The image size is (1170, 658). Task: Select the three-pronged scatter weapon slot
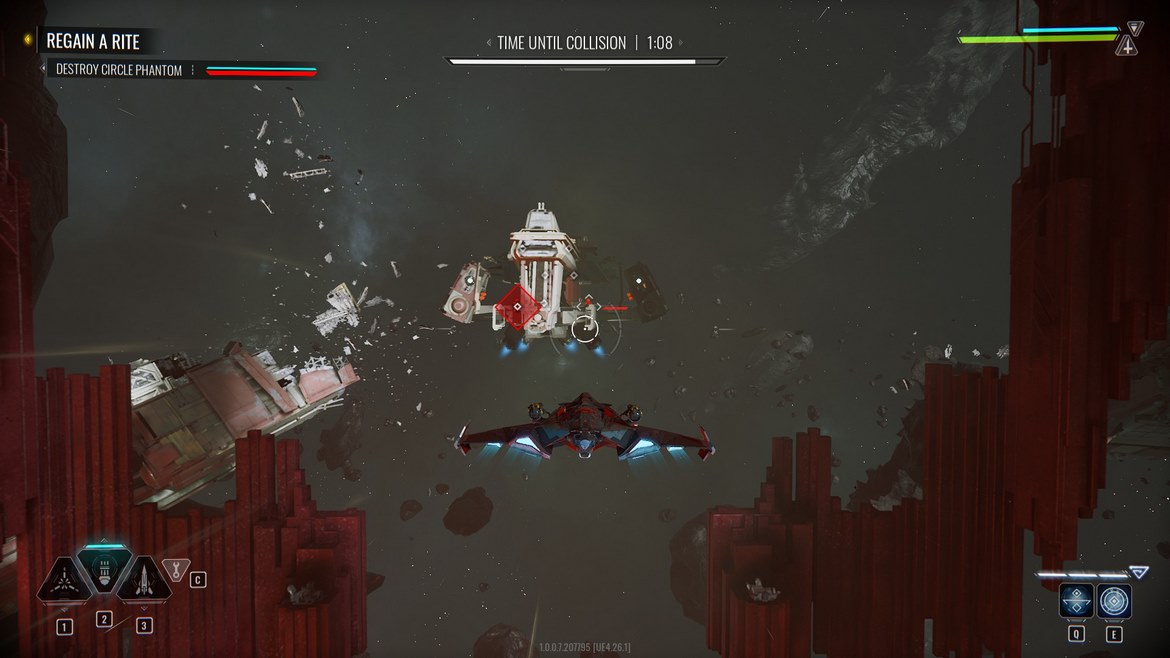(x=65, y=579)
